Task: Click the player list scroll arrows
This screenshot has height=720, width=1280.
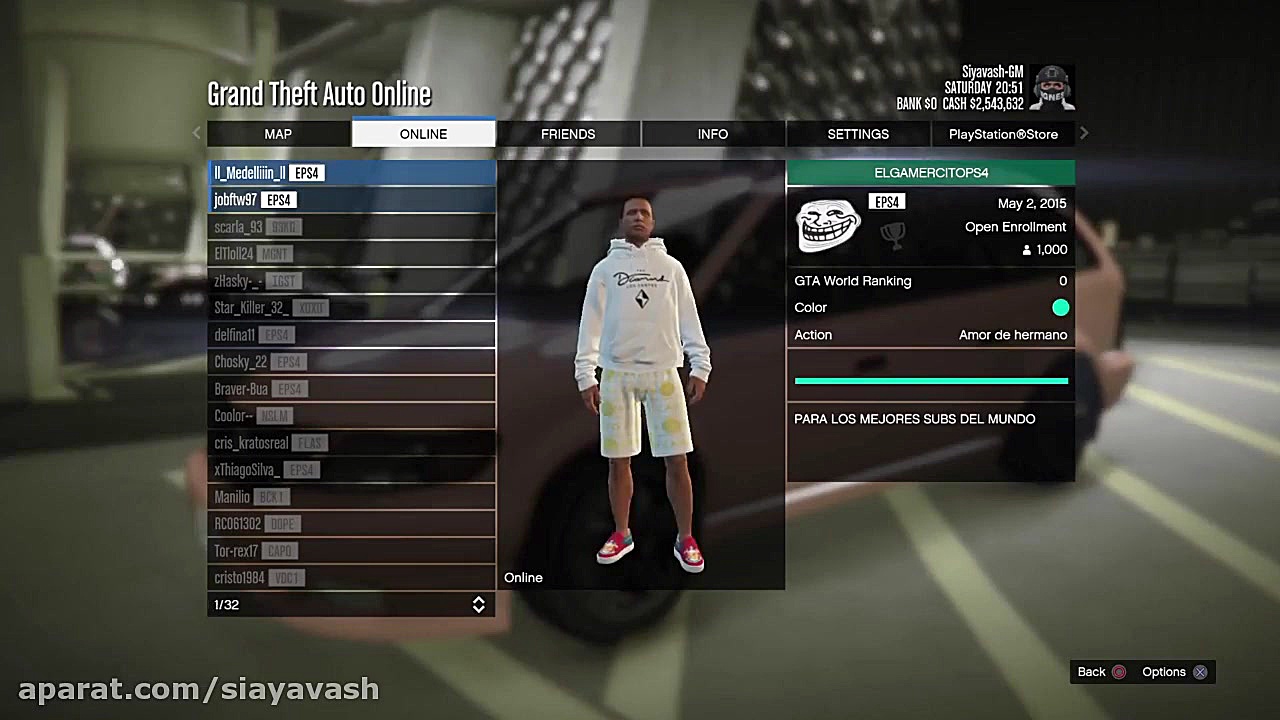Action: [x=478, y=605]
